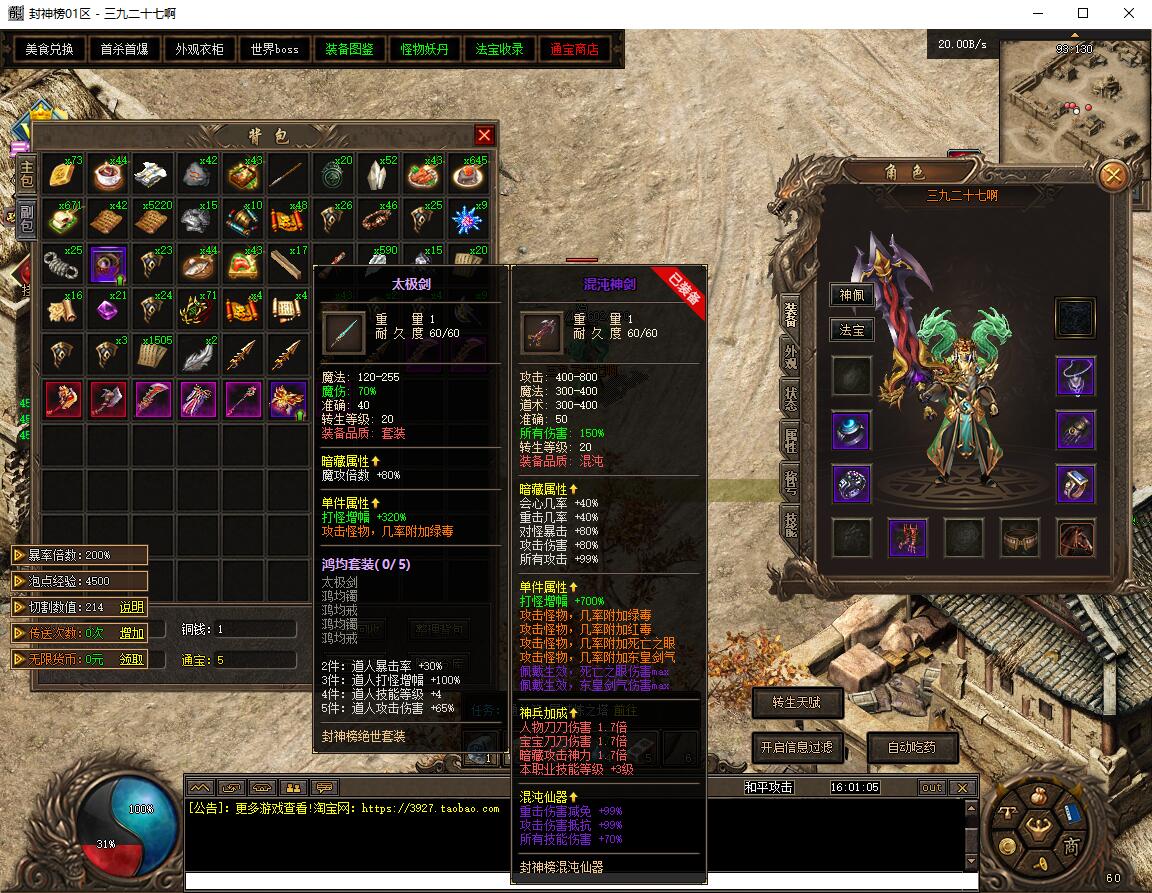Close the 背包 inventory window
This screenshot has width=1152, height=893.
point(484,135)
